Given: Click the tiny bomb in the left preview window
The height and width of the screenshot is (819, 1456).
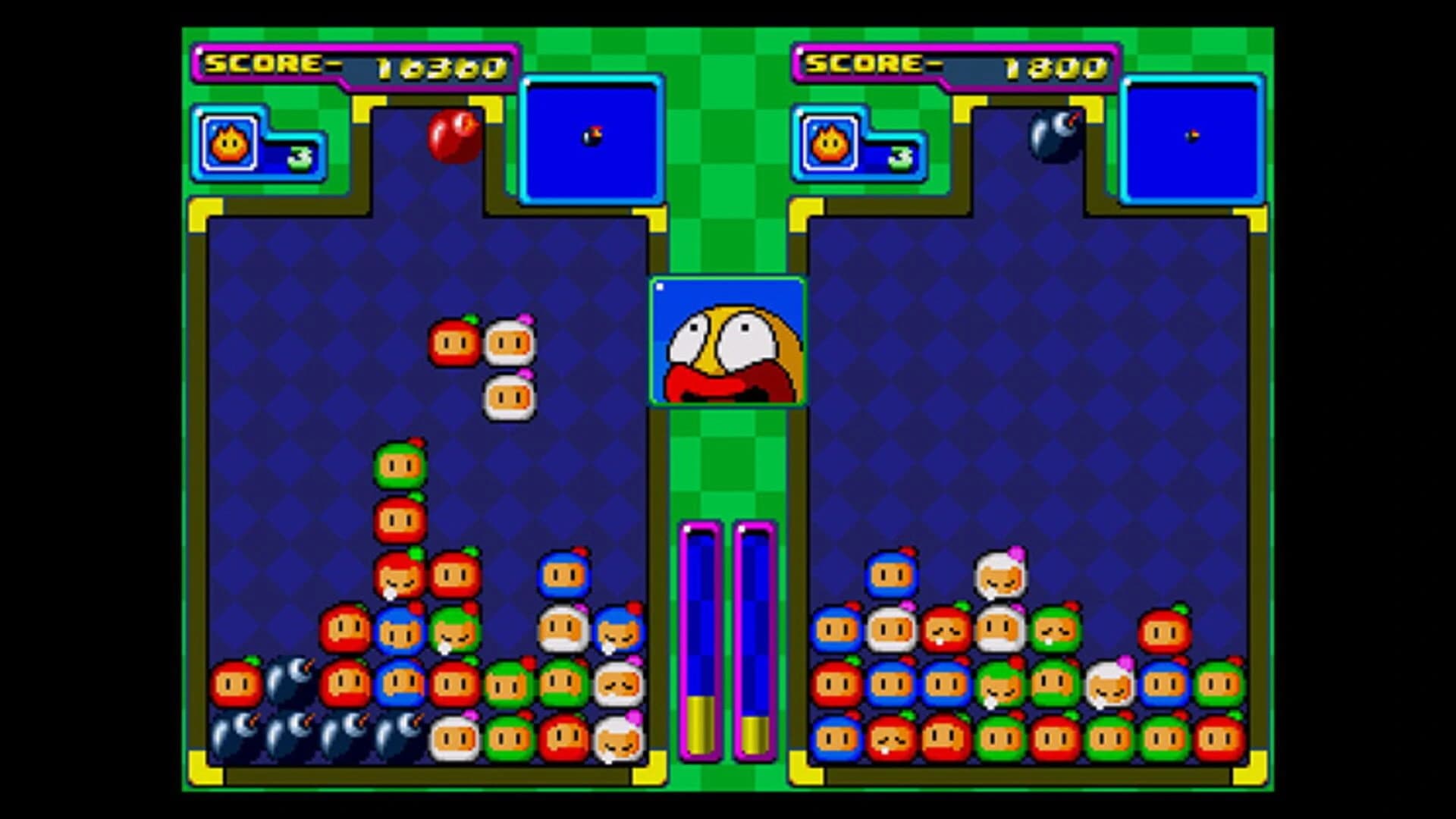Looking at the screenshot, I should coord(594,136).
